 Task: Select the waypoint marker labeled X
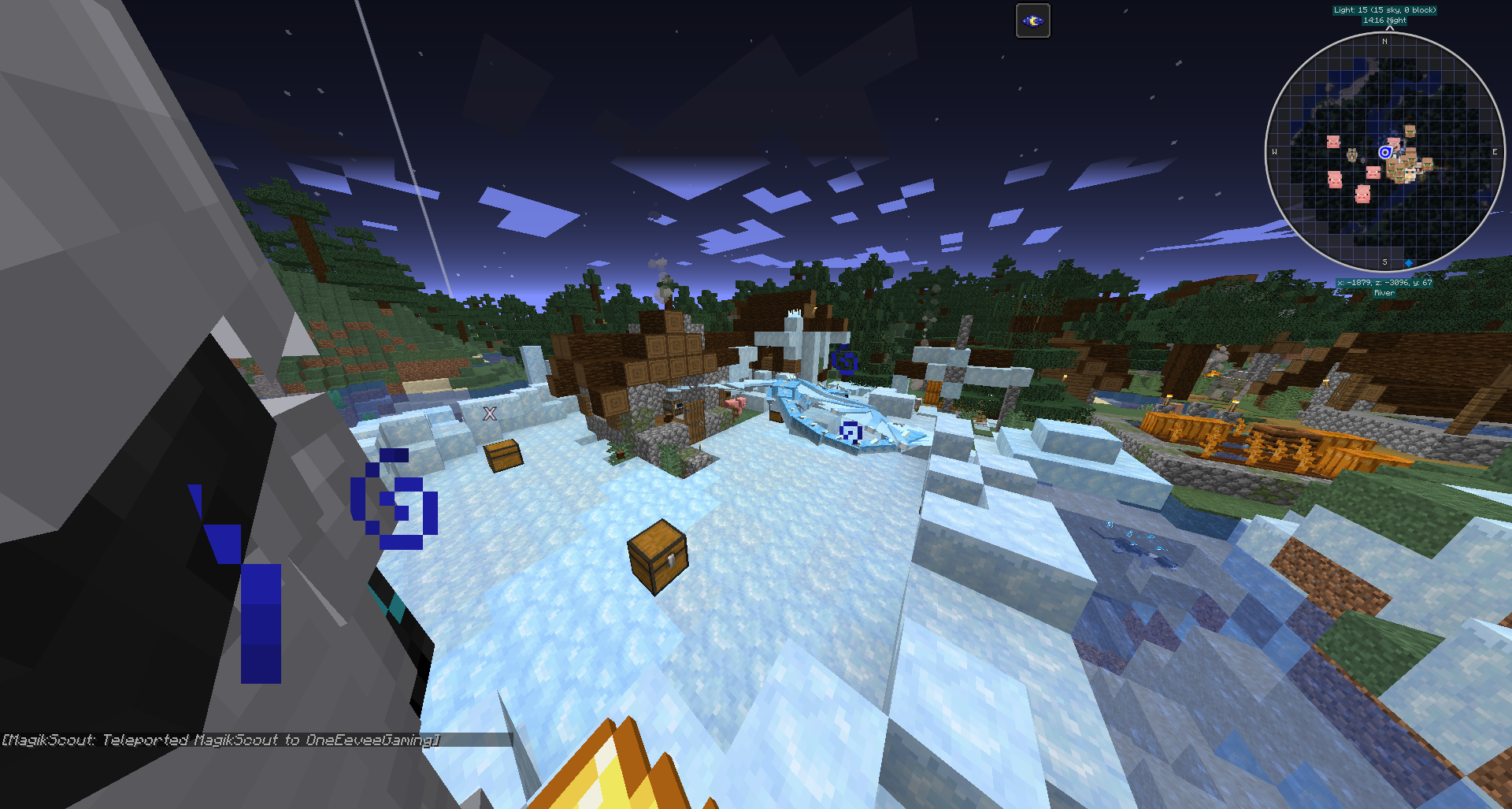490,412
